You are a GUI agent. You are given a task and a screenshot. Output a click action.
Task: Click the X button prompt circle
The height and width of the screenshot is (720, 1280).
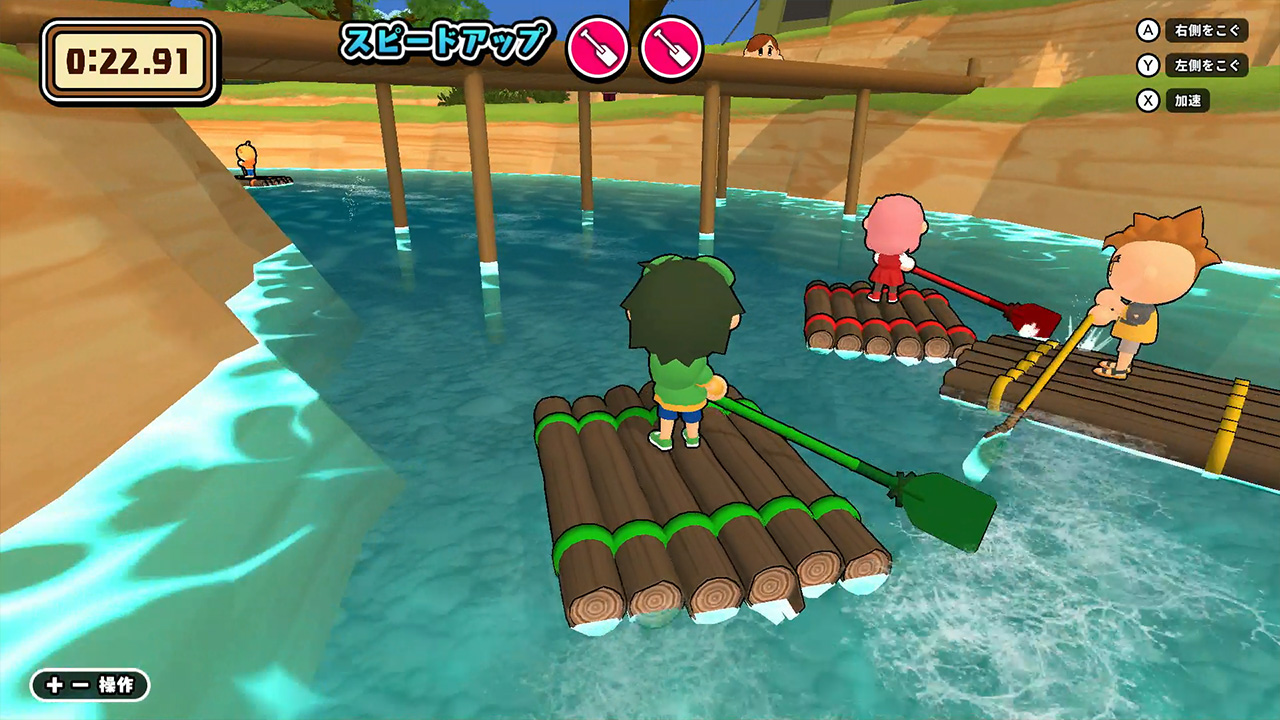click(1147, 100)
